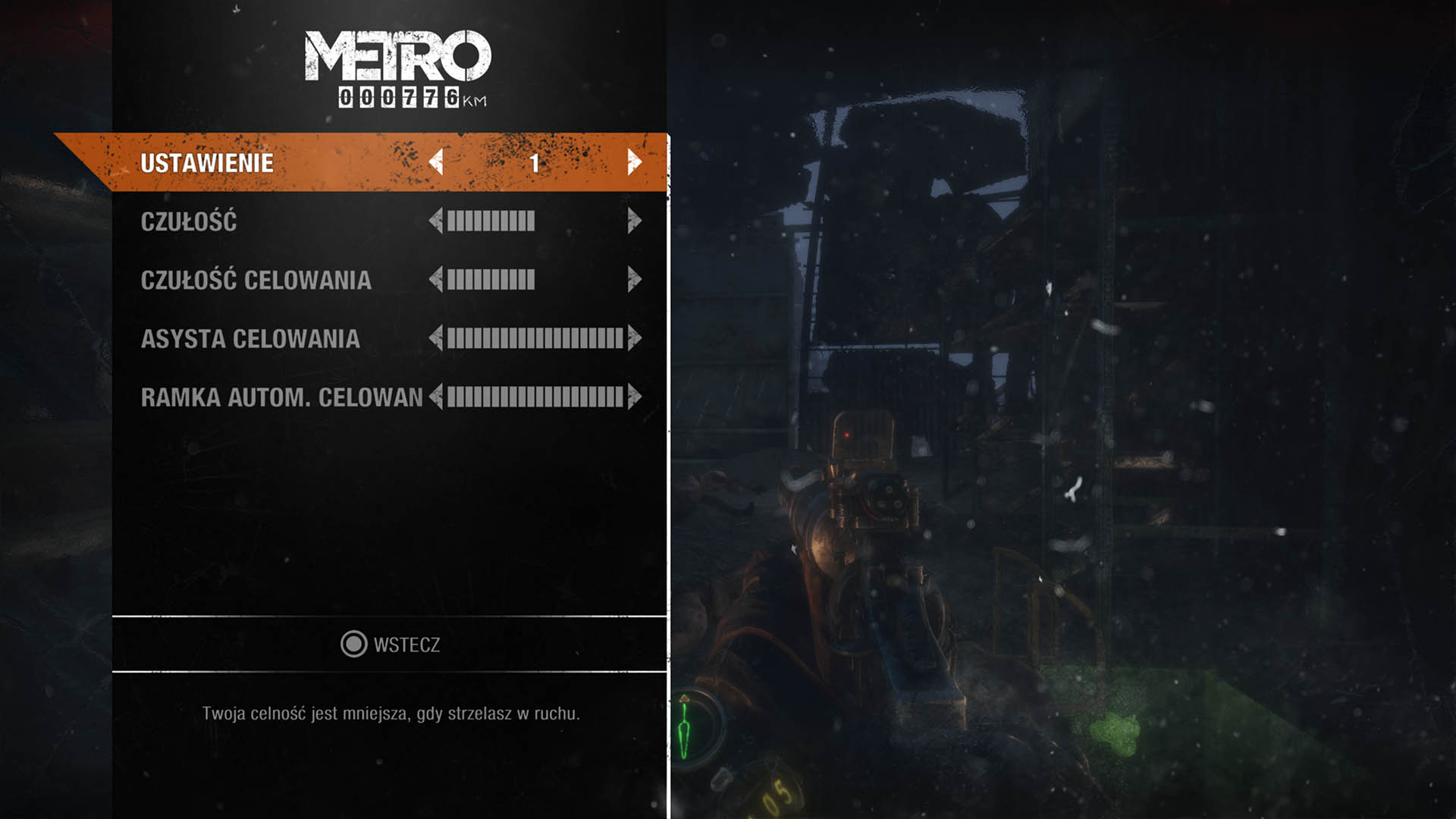Click the left arrow for RAMKA AUTOM. CELOWAN
Image resolution: width=1456 pixels, height=819 pixels.
(435, 395)
